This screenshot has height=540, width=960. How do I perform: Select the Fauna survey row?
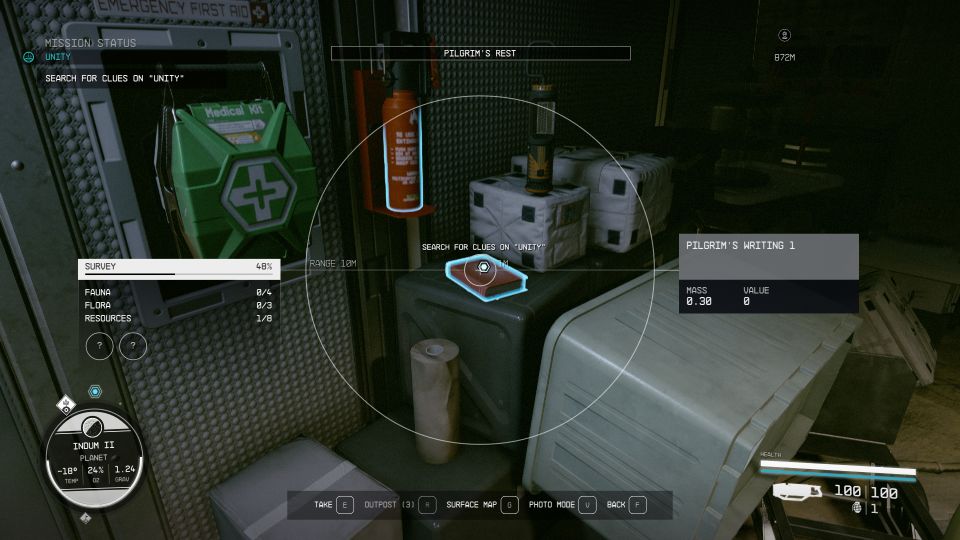179,291
